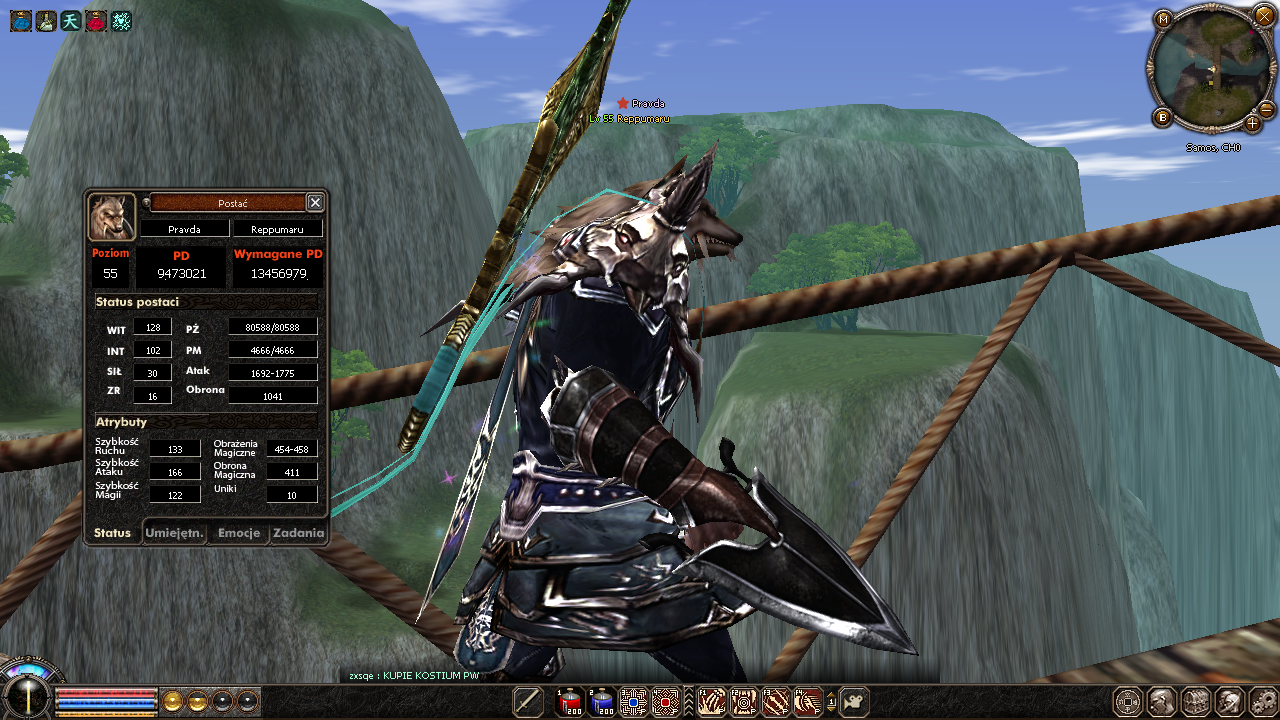The width and height of the screenshot is (1280, 720).
Task: Click the minimap's B button
Action: coord(1163,118)
